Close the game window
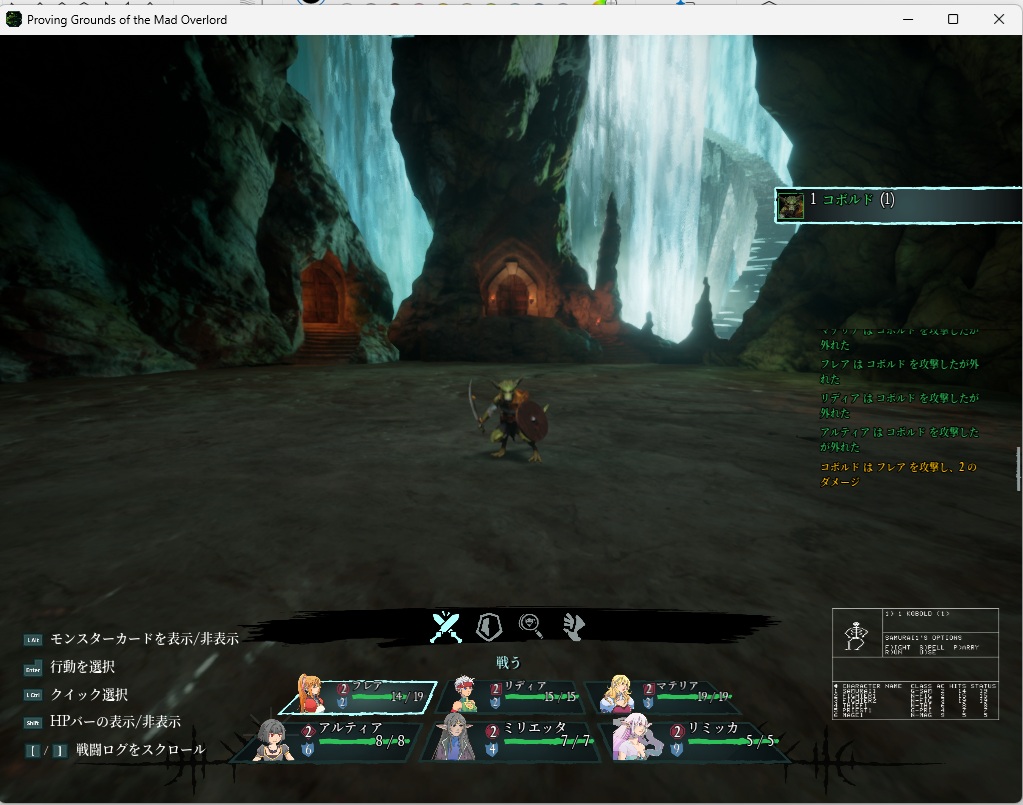The width and height of the screenshot is (1023, 805). click(x=999, y=19)
